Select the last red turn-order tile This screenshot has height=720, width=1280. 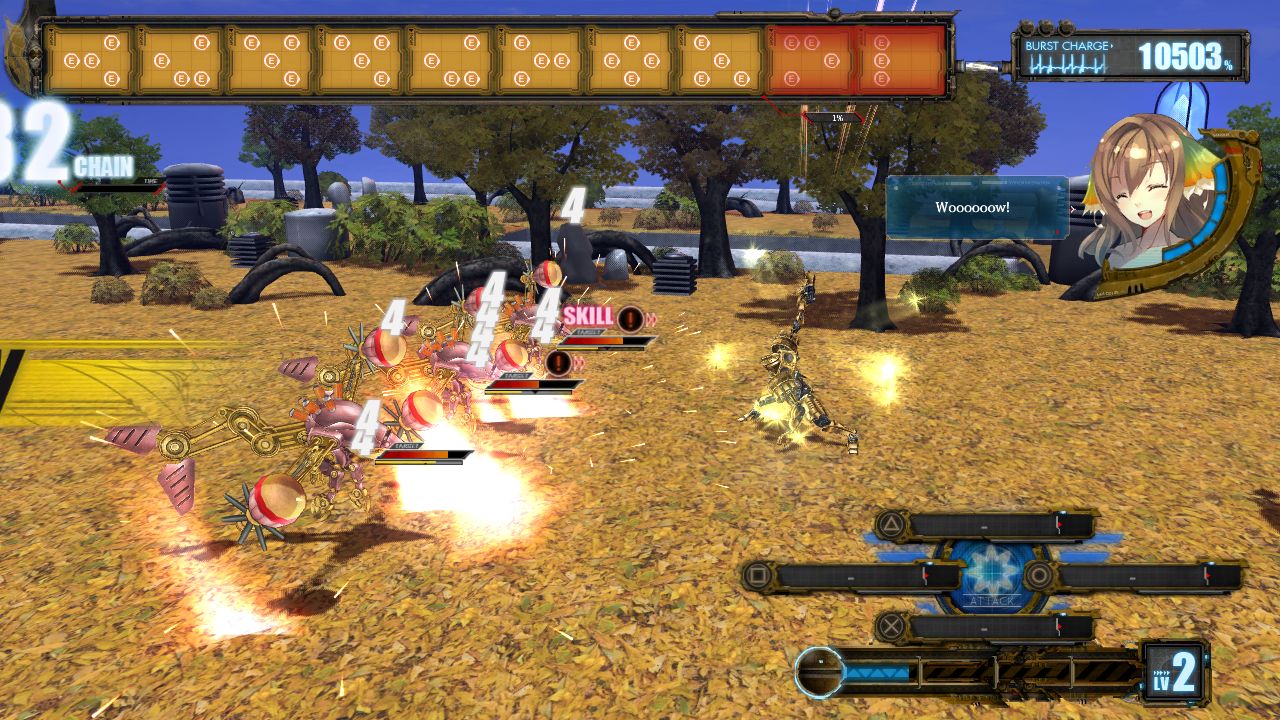click(x=900, y=60)
